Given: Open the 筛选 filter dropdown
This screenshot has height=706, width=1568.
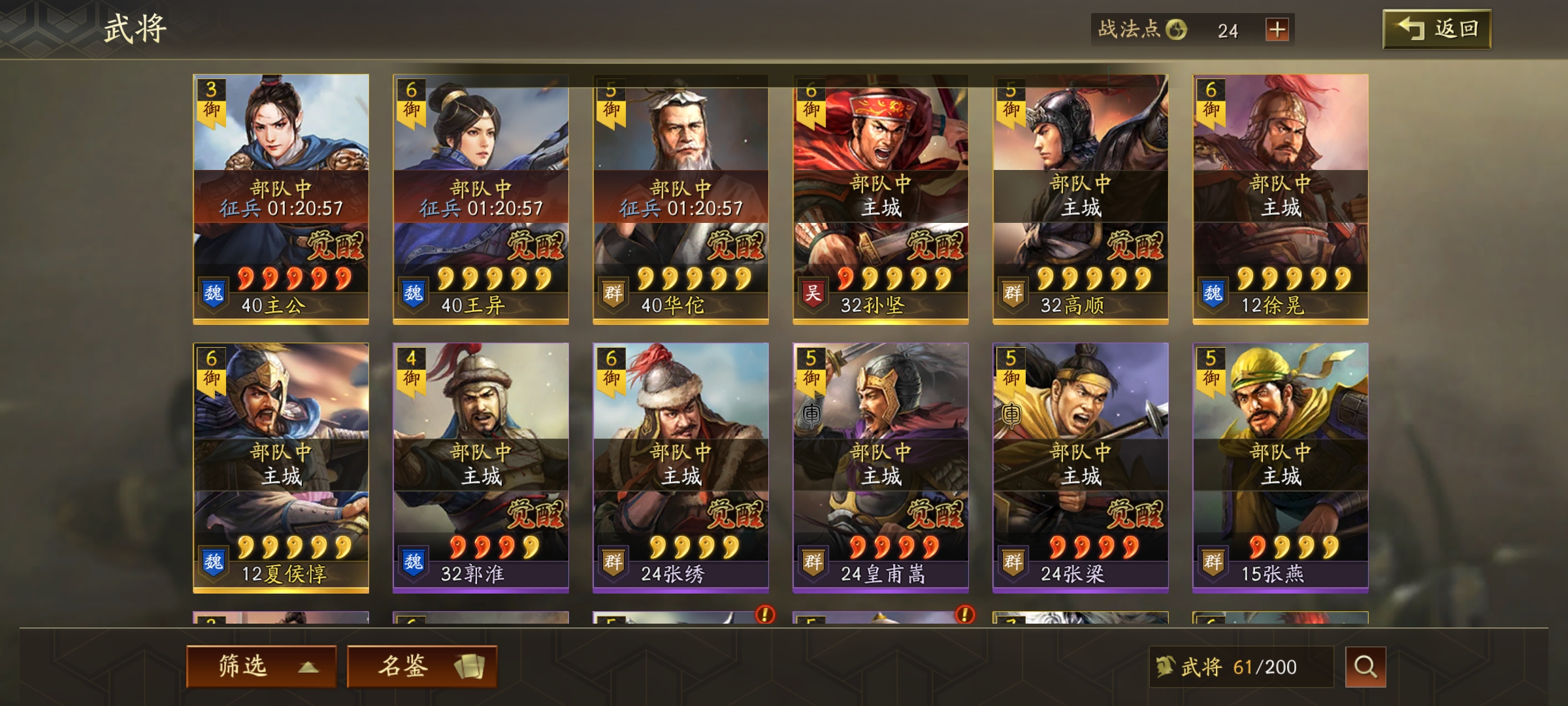Looking at the screenshot, I should pyautogui.click(x=261, y=666).
